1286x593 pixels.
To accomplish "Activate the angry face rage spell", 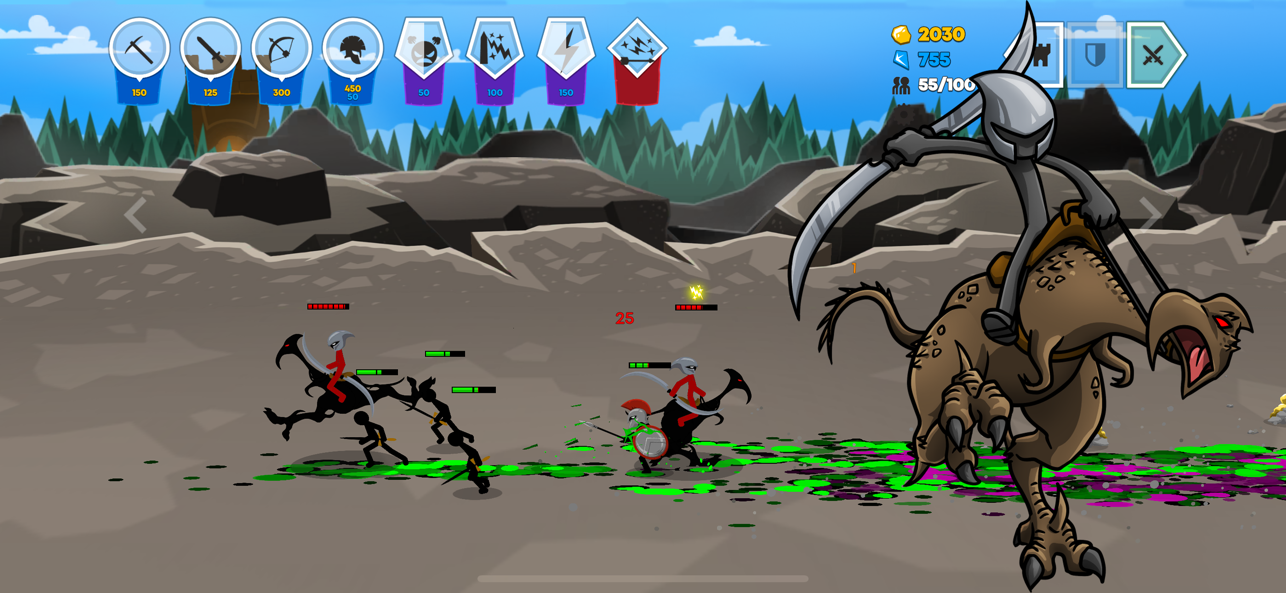I will tap(424, 50).
